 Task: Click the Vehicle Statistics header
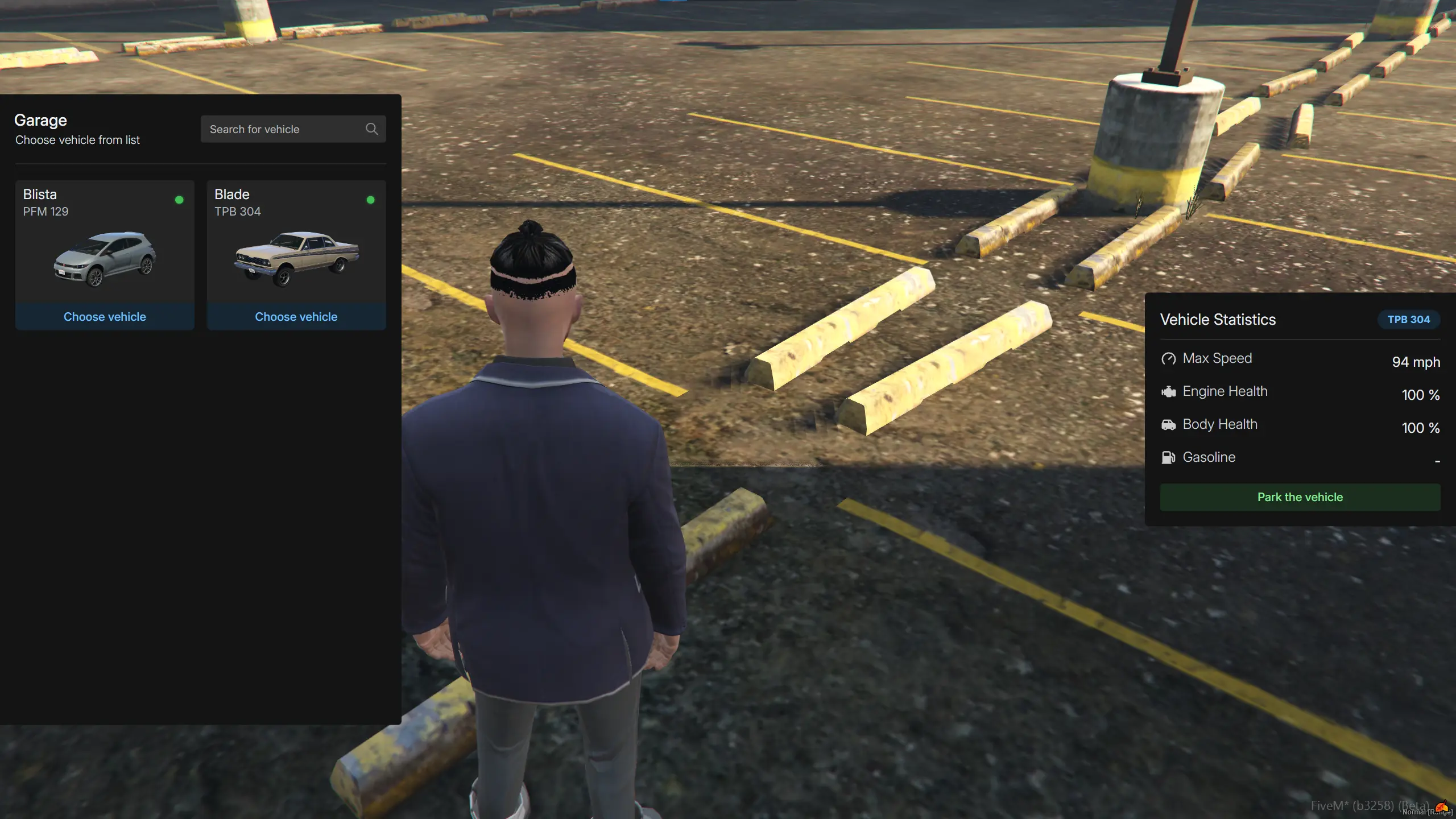click(1218, 320)
